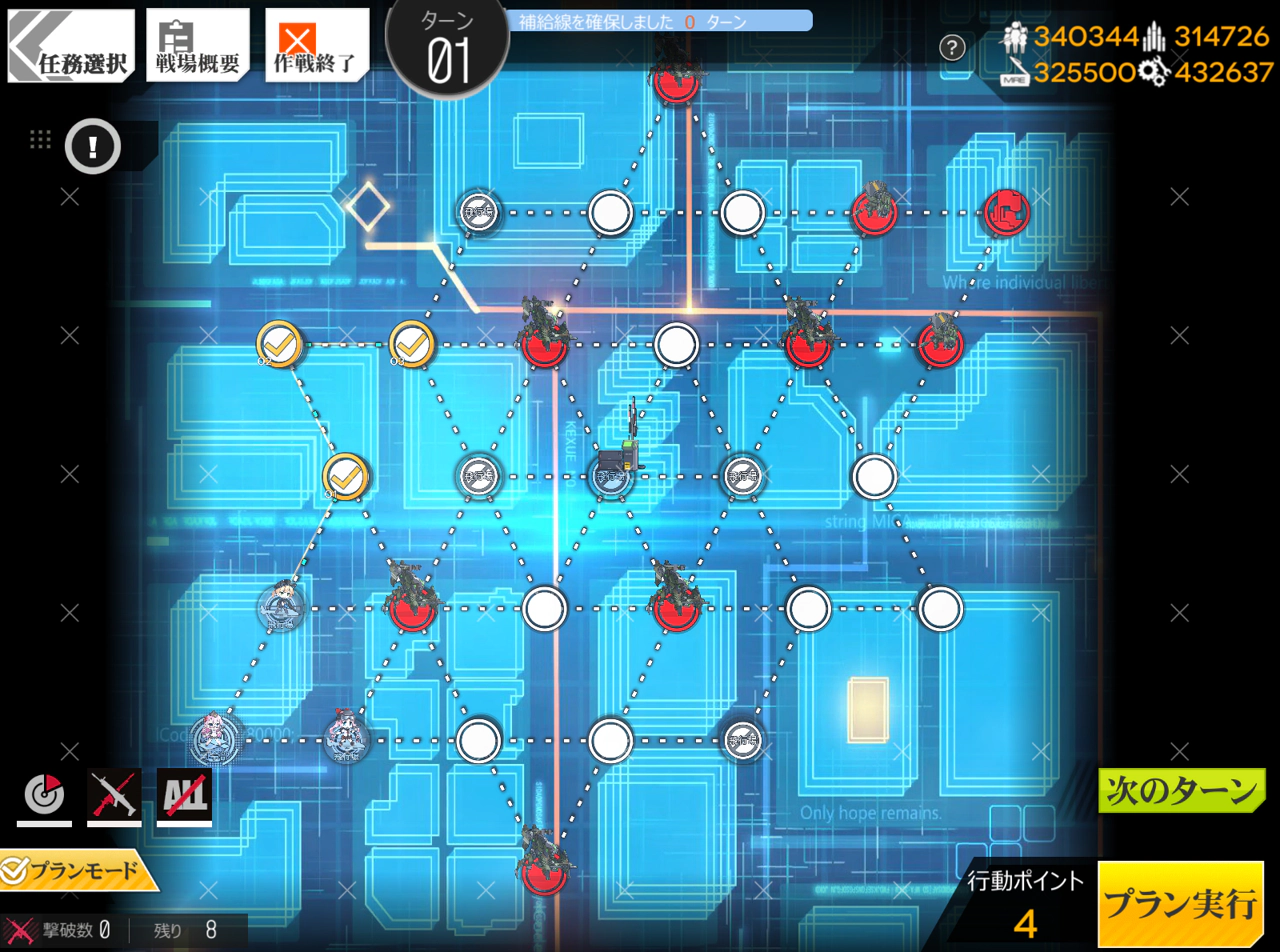Image resolution: width=1280 pixels, height=952 pixels.
Task: Advance to the next turn (次のターン)
Action: (1181, 791)
